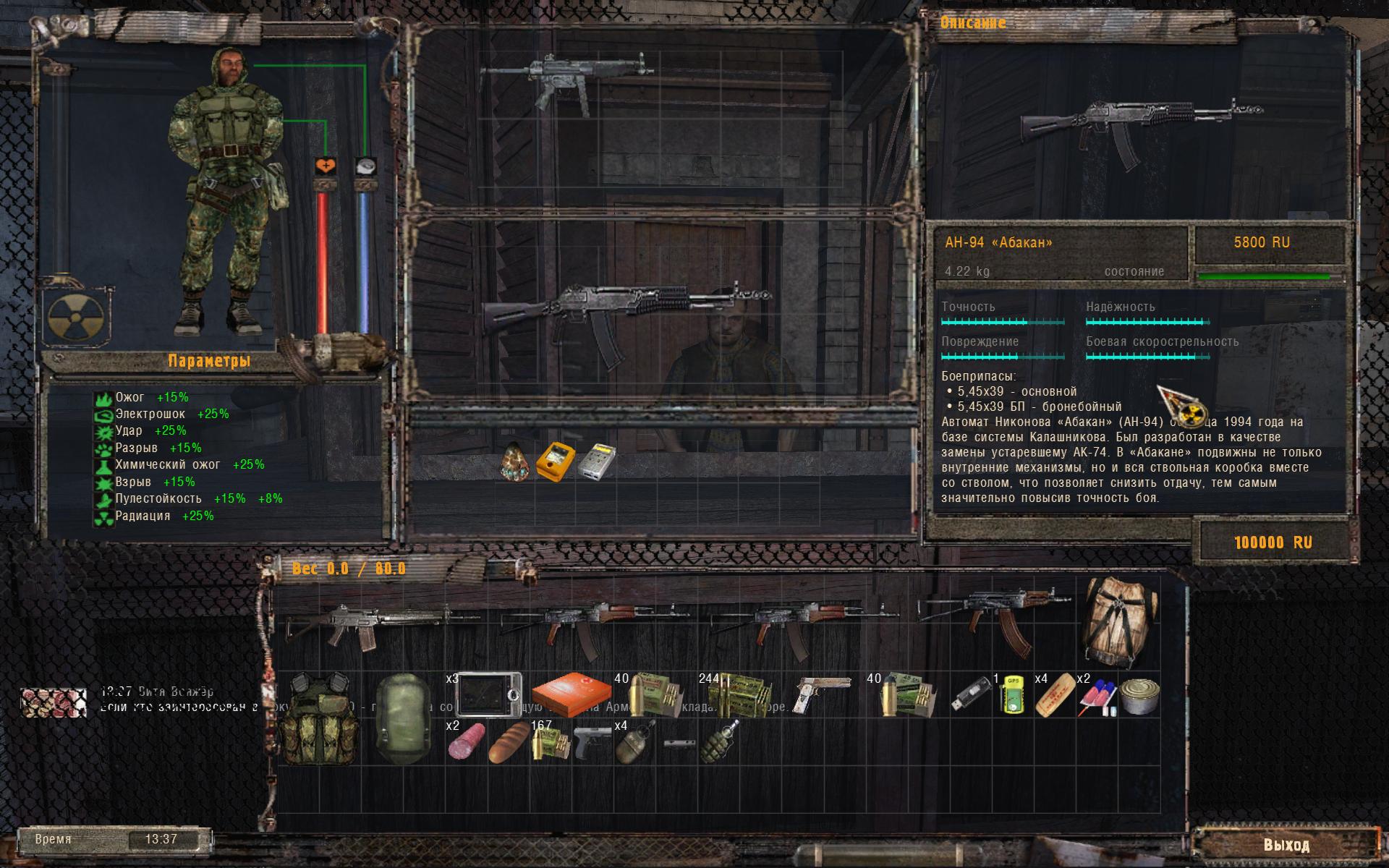
Task: Choose the green sleeping bag item
Action: (404, 718)
